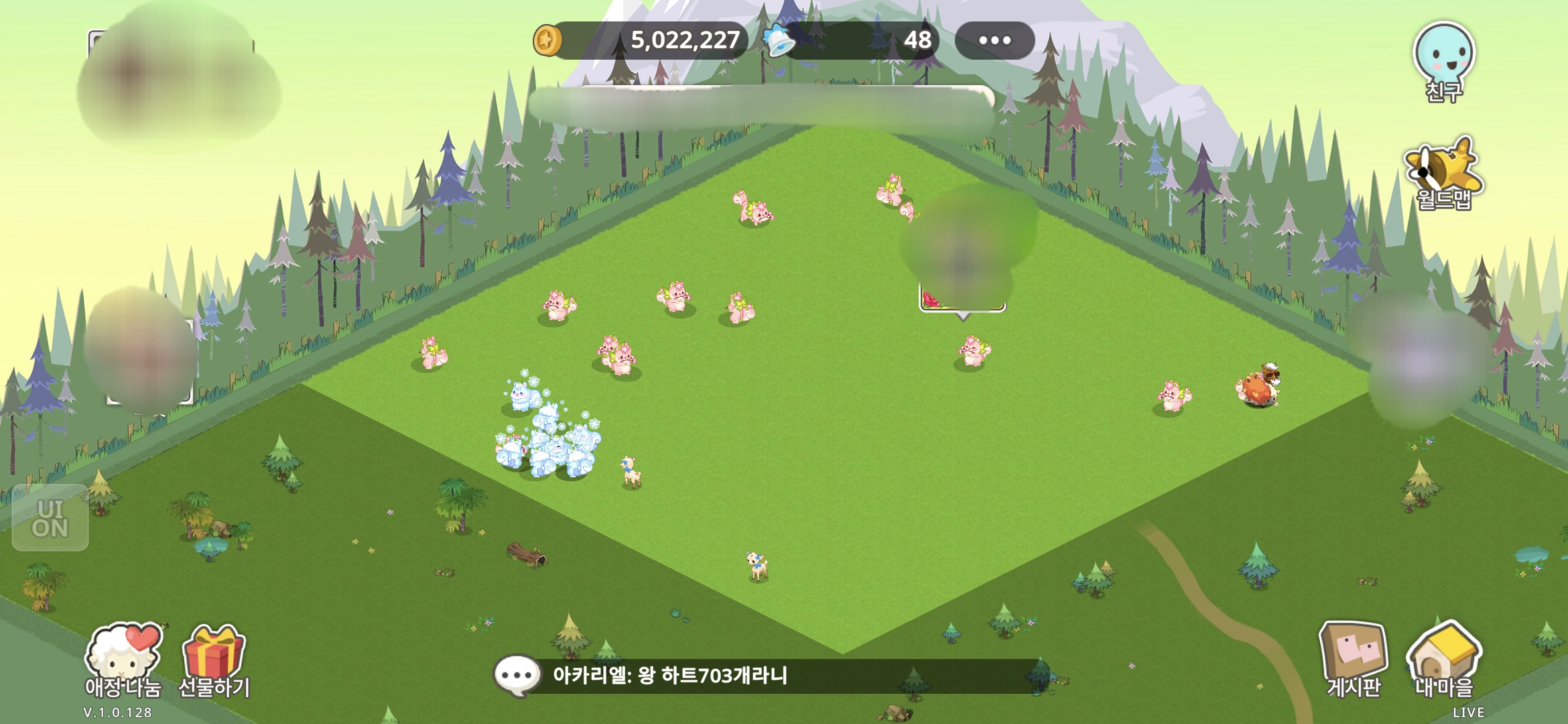Open the chat speech bubble

[x=517, y=675]
